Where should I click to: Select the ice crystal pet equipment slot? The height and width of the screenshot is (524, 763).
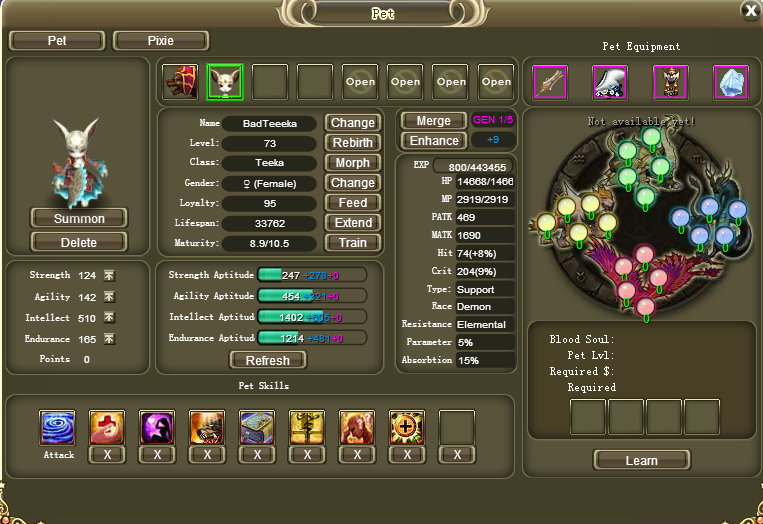coord(731,82)
